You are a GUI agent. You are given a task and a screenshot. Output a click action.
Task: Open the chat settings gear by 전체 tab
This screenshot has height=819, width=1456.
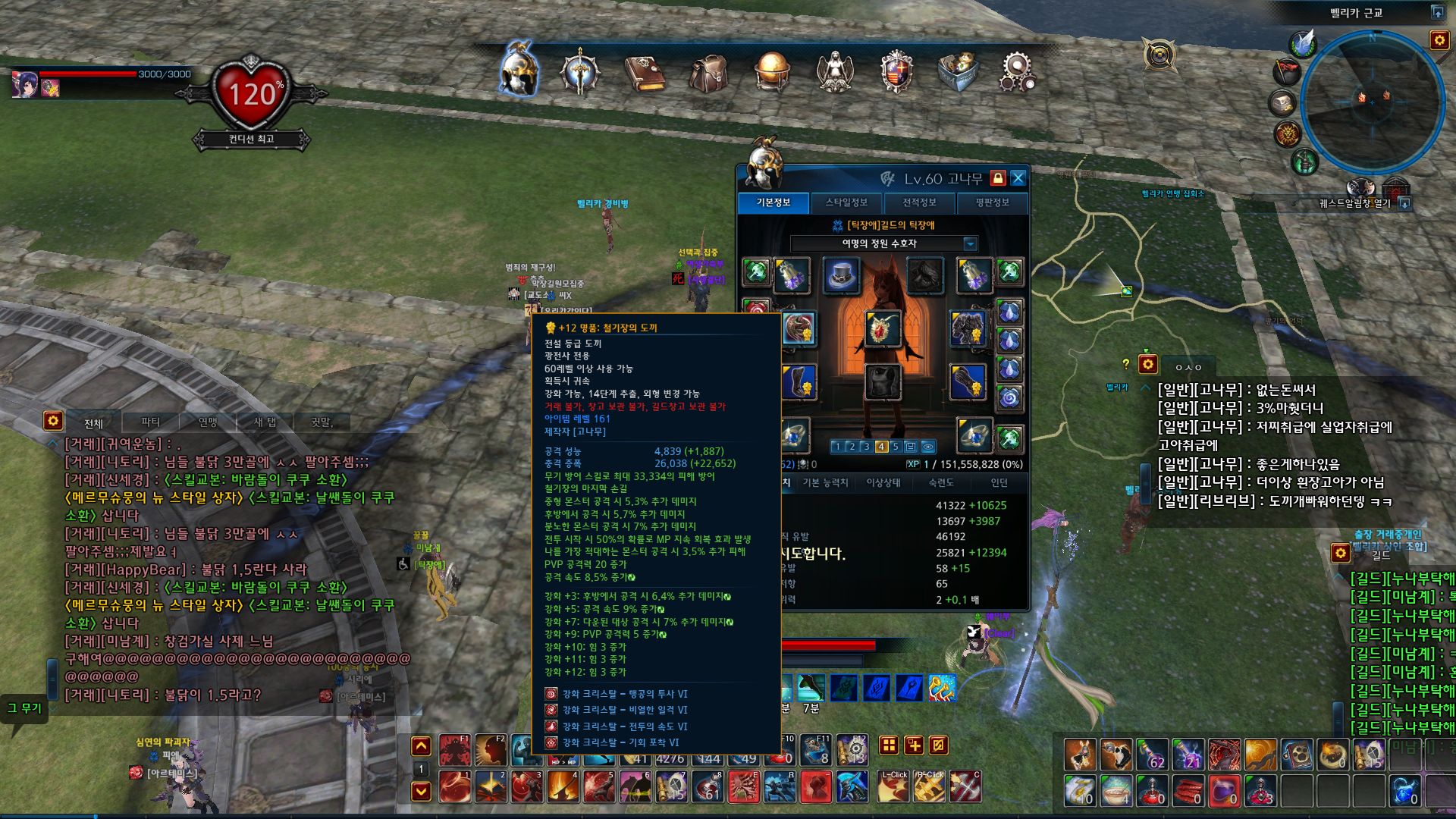[x=52, y=420]
